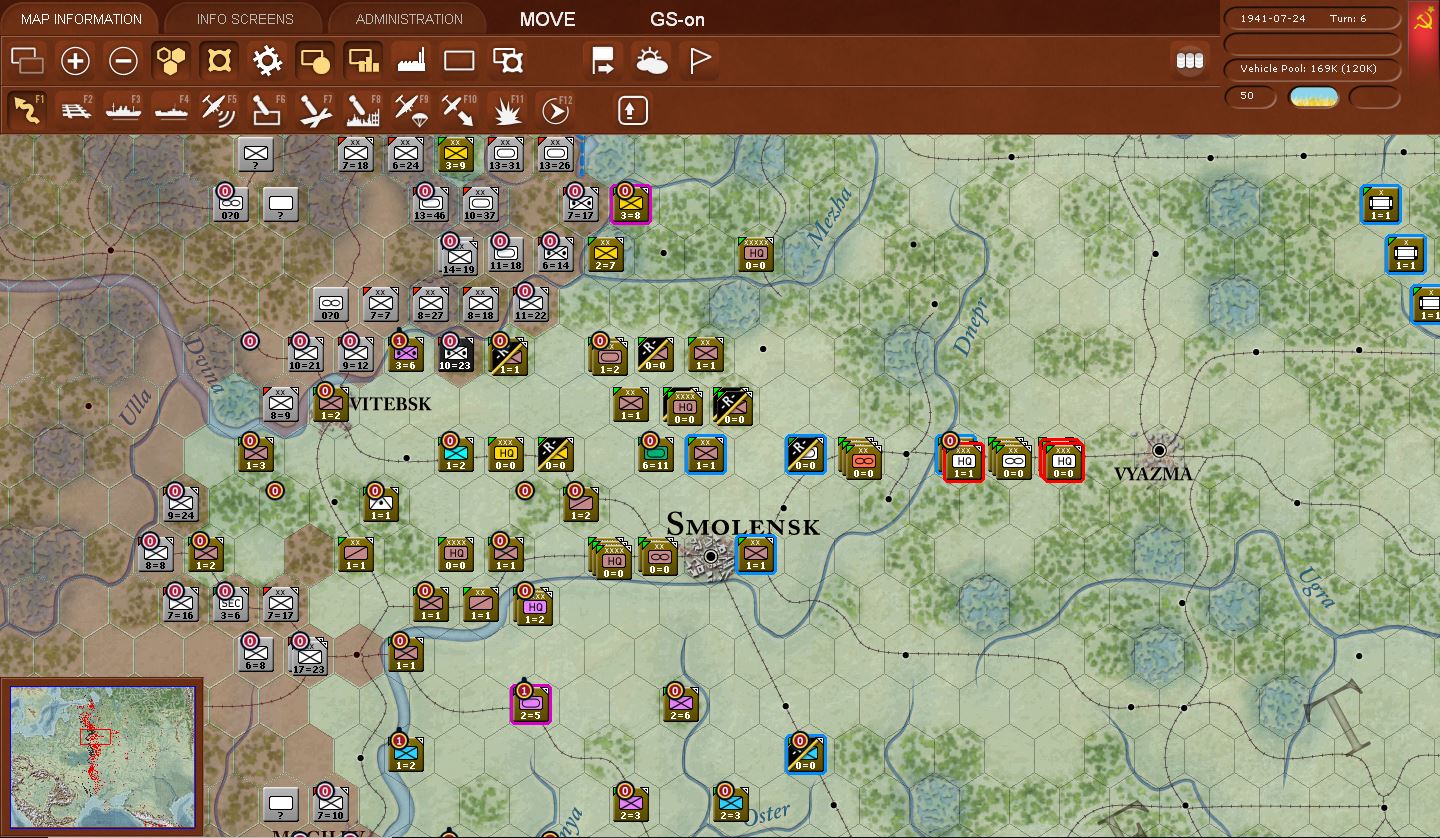Toggle the hex grid overlay
Image resolution: width=1440 pixels, height=838 pixels.
click(170, 61)
